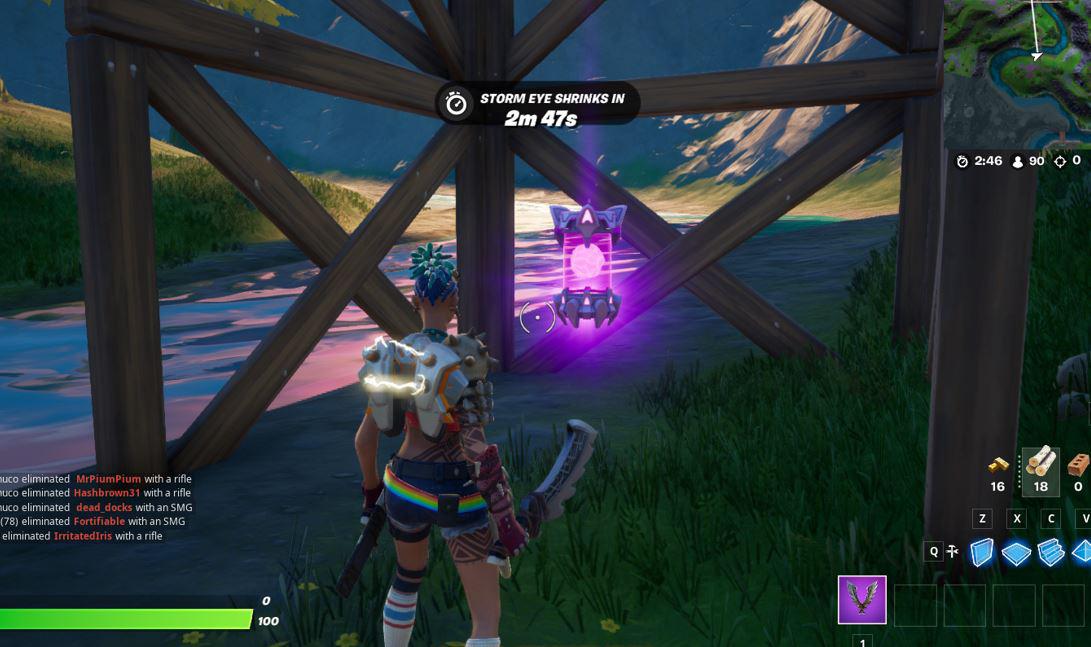Switch building material to brick
Screen dimensions: 1091x647
coord(1078,465)
